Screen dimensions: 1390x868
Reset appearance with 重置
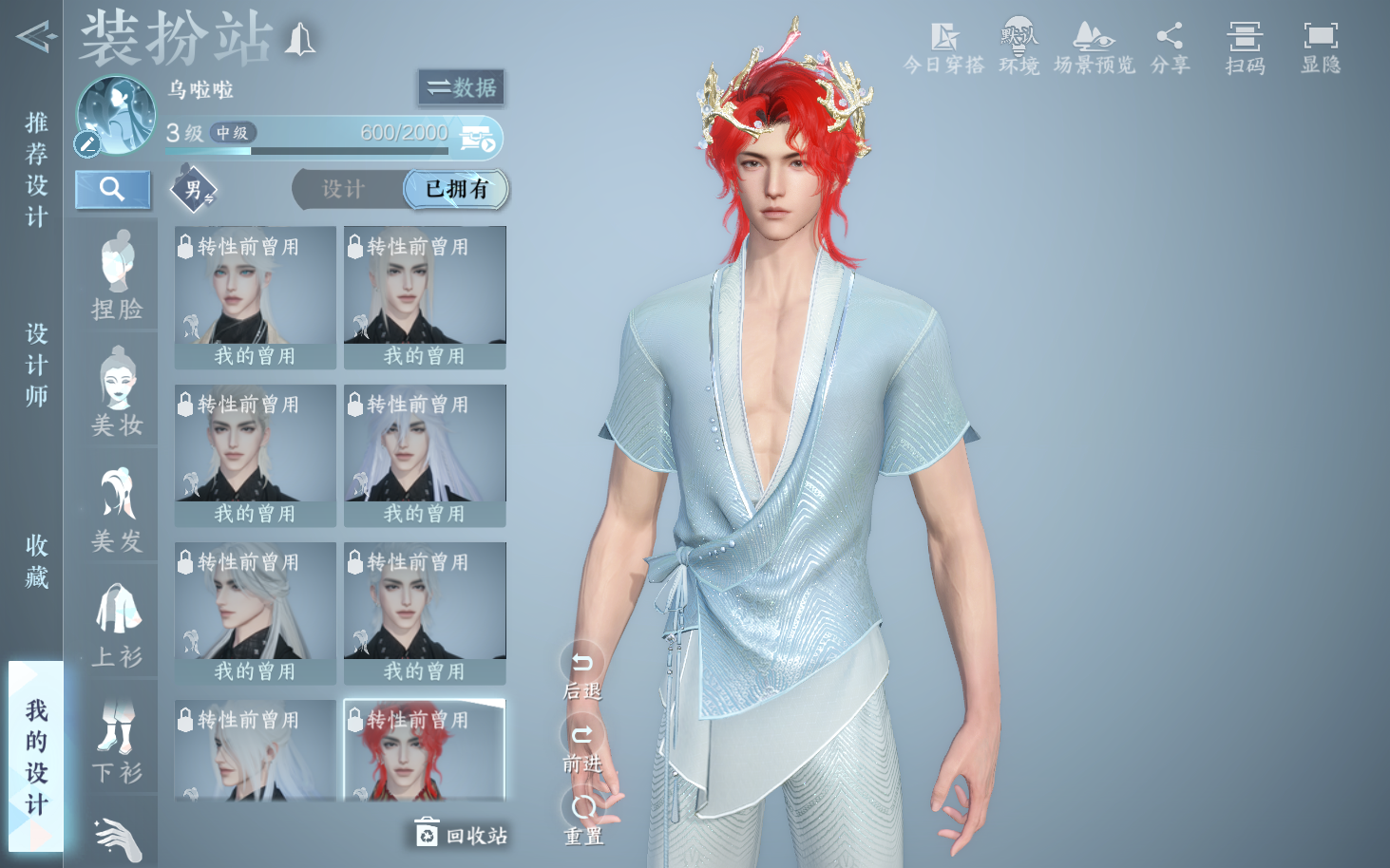[x=583, y=817]
